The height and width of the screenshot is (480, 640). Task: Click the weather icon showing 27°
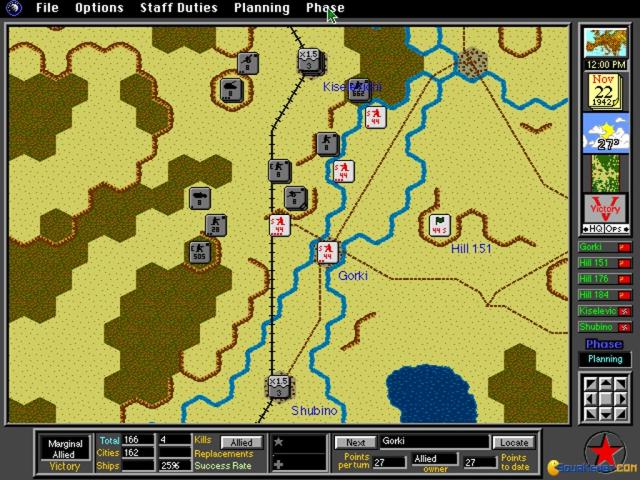pyautogui.click(x=604, y=133)
